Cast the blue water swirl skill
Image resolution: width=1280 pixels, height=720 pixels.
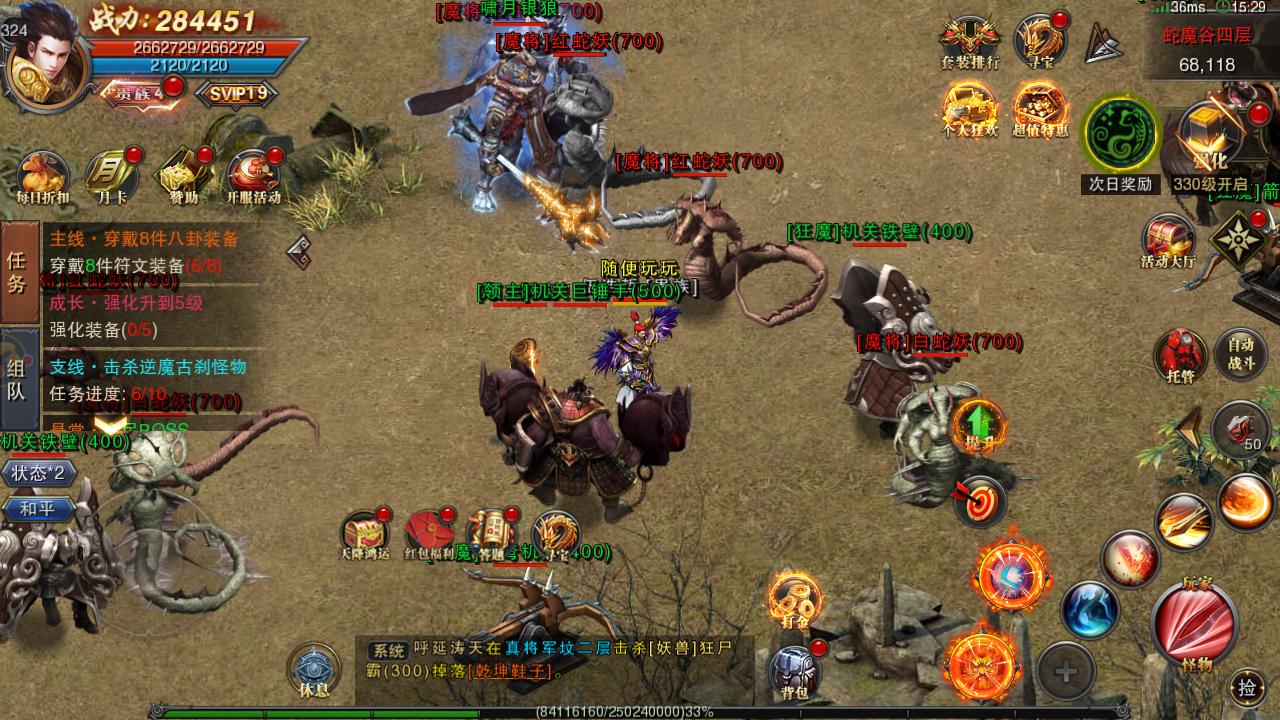point(1089,610)
